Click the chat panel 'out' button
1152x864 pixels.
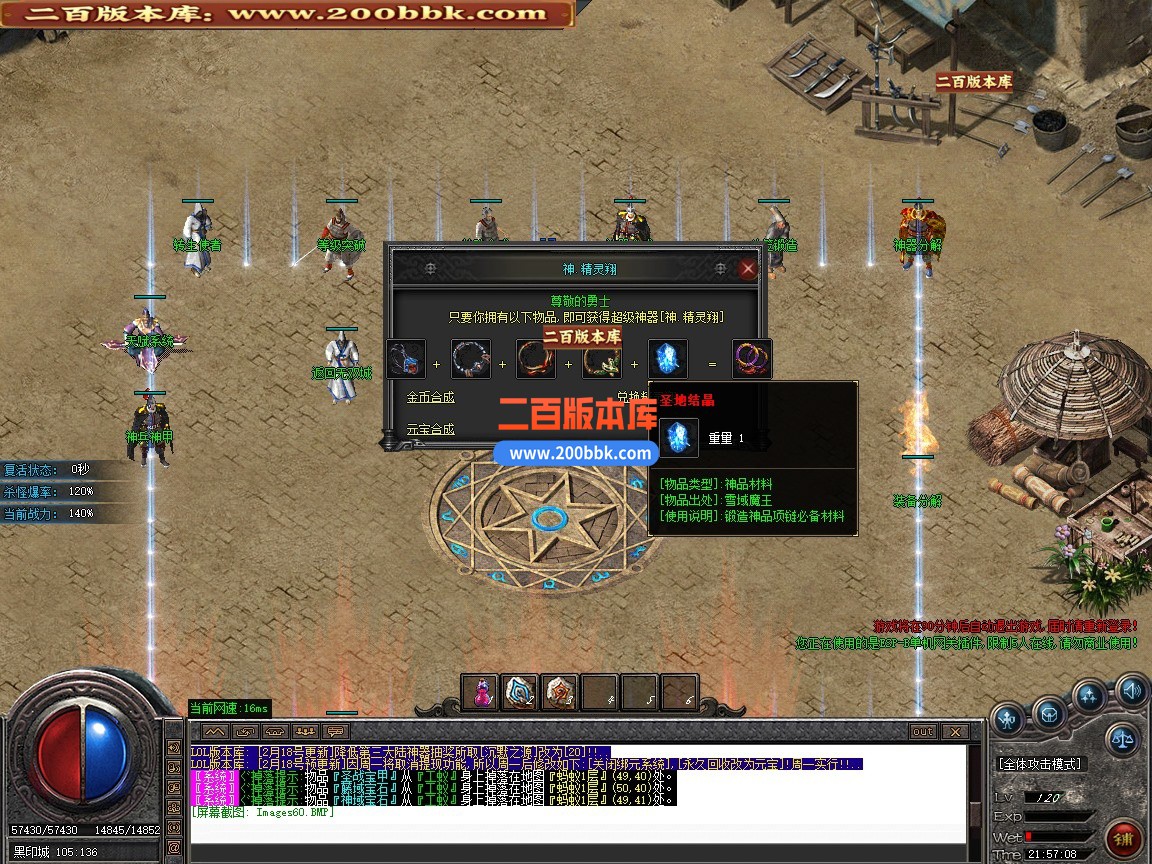click(922, 732)
